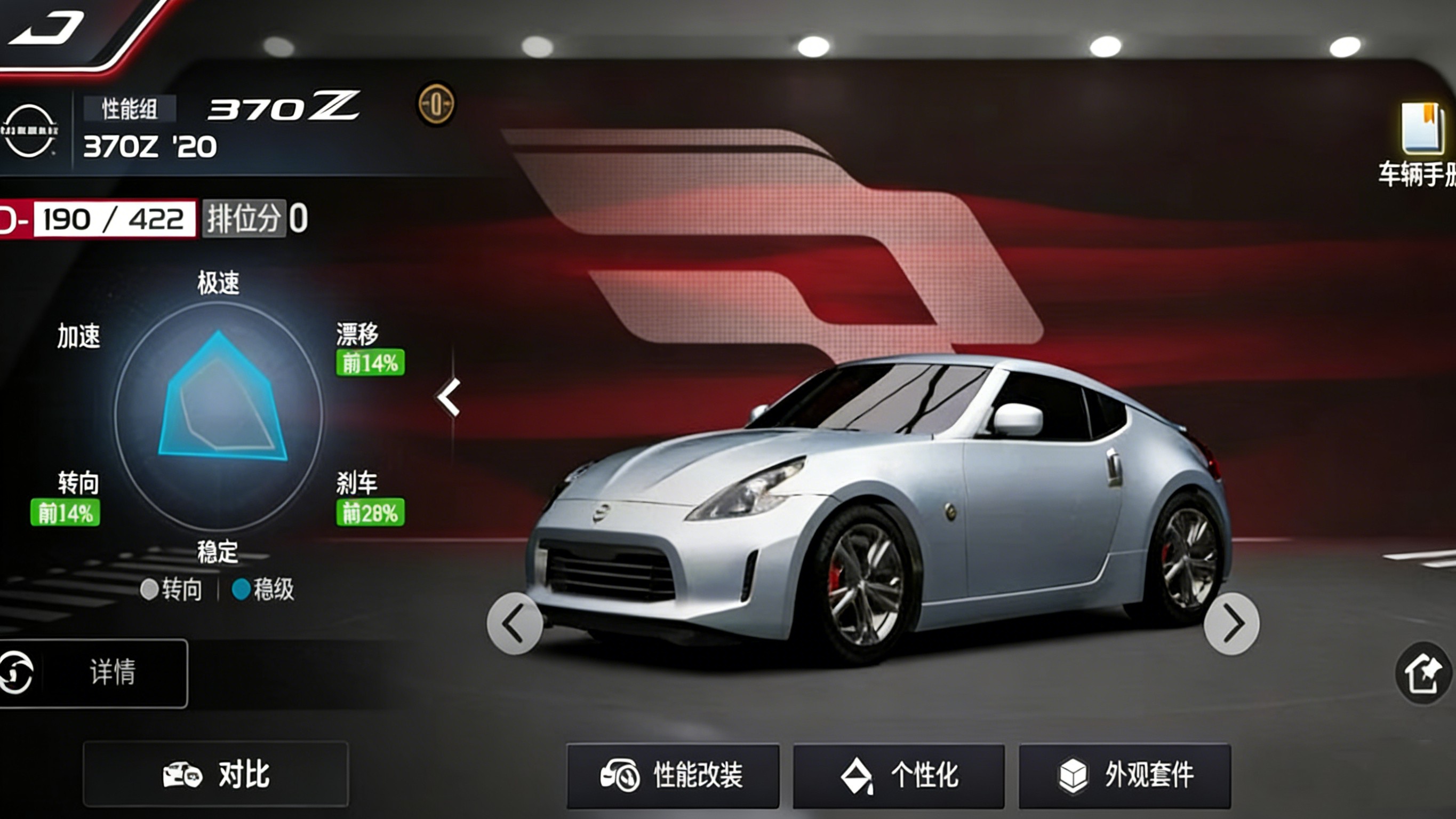Open the 个性化 customization menu
The image size is (1456, 819).
point(899,775)
